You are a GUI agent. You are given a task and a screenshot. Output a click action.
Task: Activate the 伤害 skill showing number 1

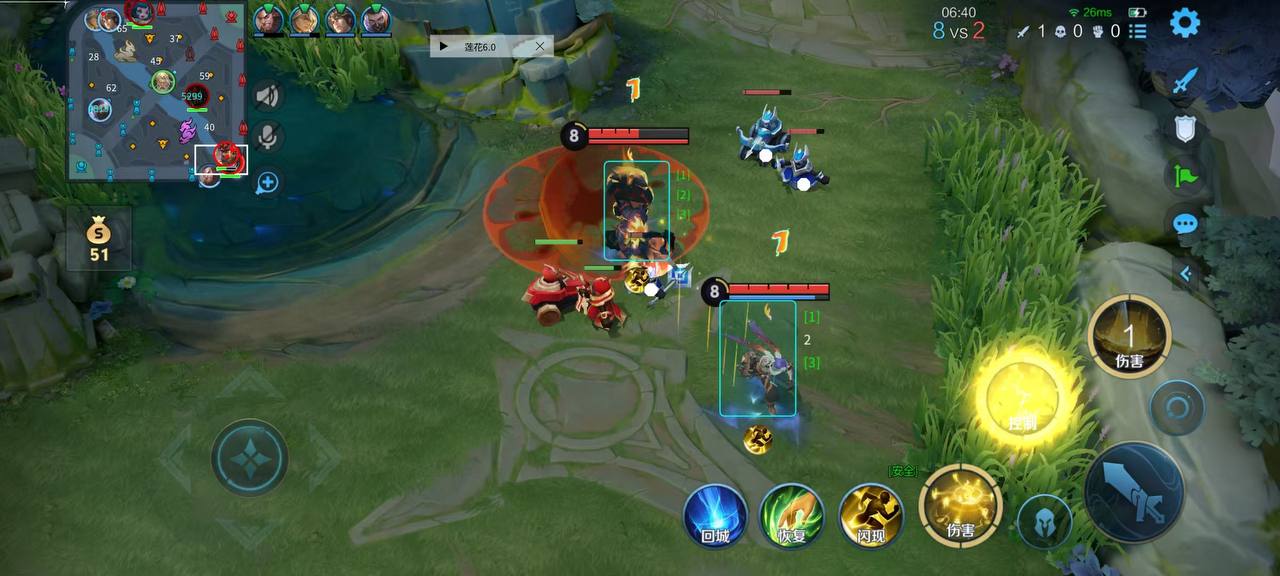tap(1129, 335)
